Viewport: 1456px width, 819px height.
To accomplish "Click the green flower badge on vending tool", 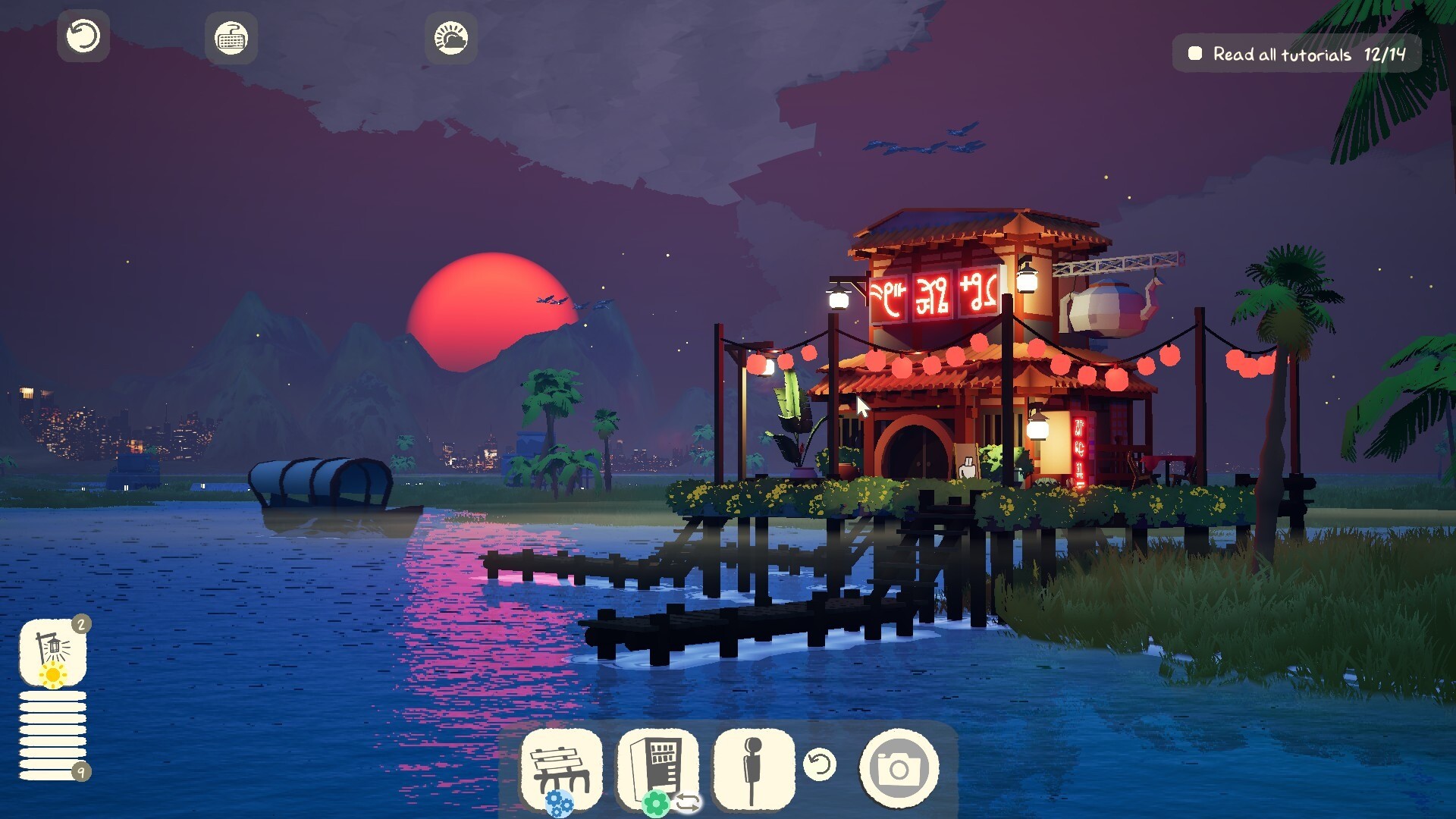I will pyautogui.click(x=655, y=801).
